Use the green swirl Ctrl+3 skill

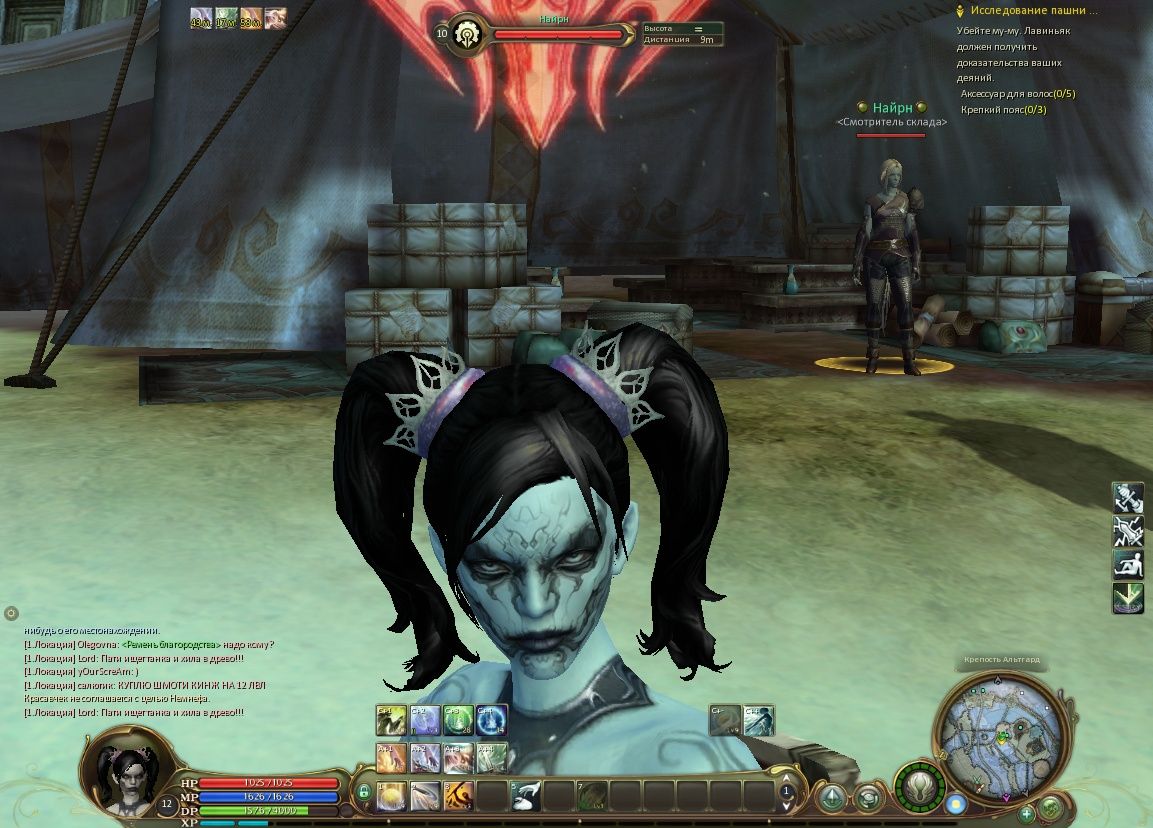click(x=458, y=720)
